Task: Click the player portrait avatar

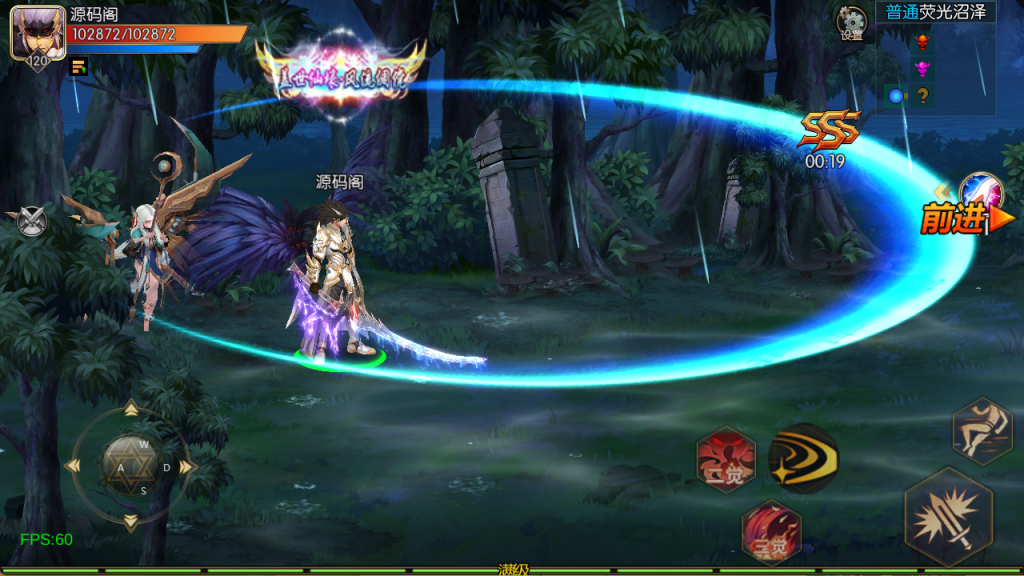Action: click(x=31, y=34)
